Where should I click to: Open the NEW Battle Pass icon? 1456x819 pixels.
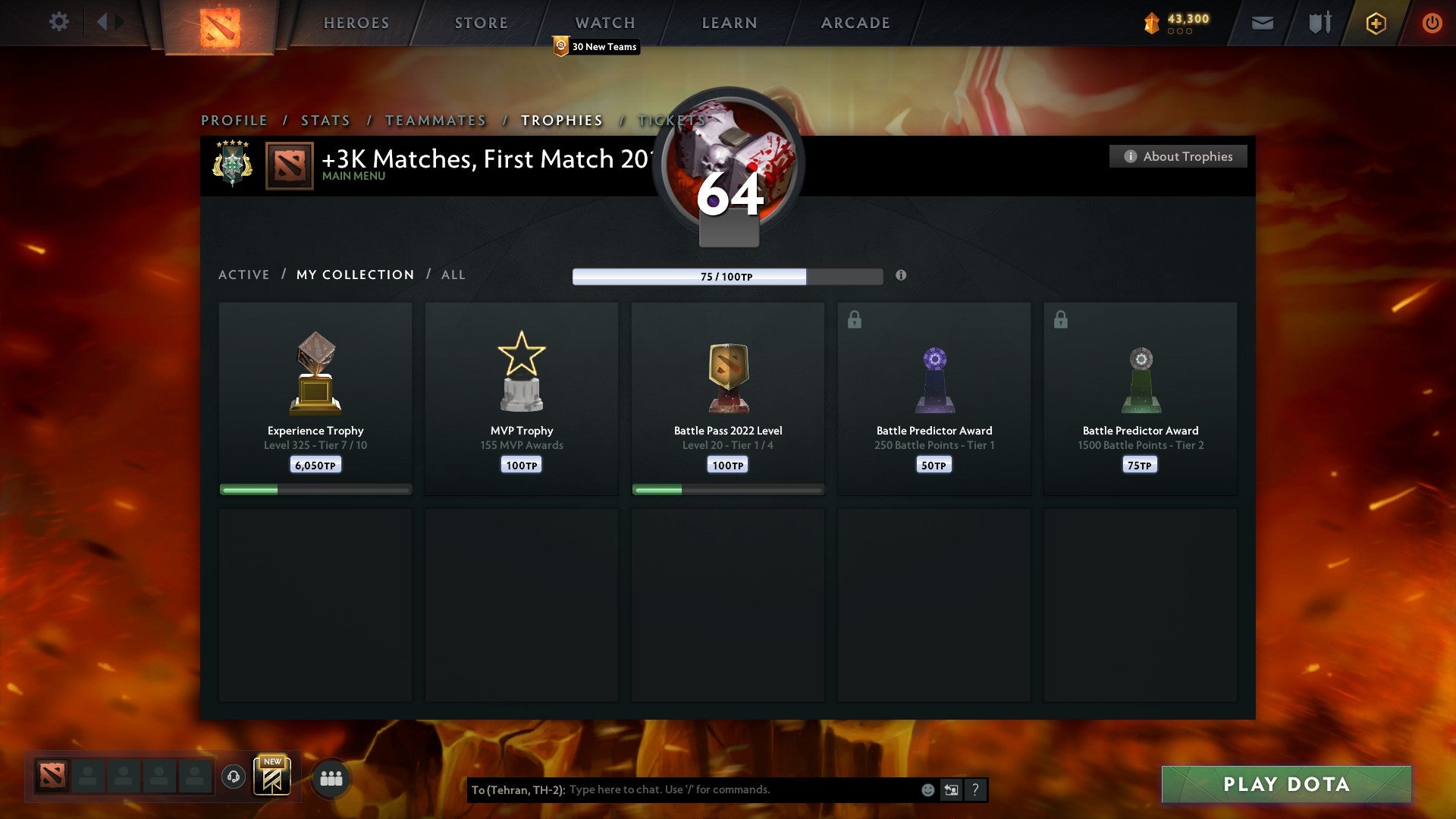tap(271, 777)
